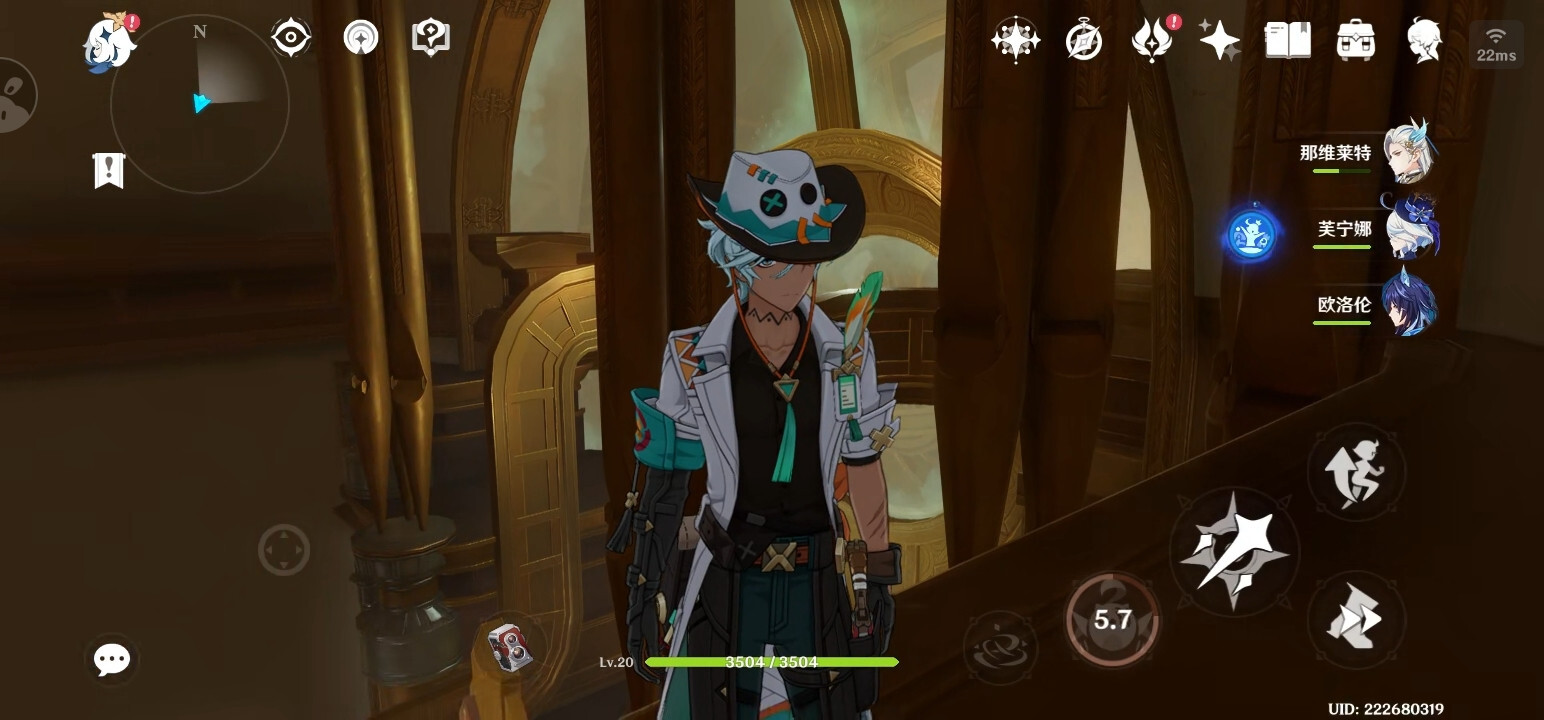
Task: Open the chat speech bubble
Action: pyautogui.click(x=111, y=659)
